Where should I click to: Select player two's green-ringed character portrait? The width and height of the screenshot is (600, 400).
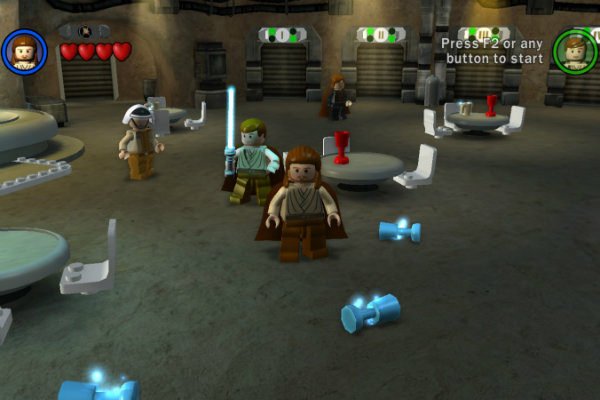(x=575, y=50)
